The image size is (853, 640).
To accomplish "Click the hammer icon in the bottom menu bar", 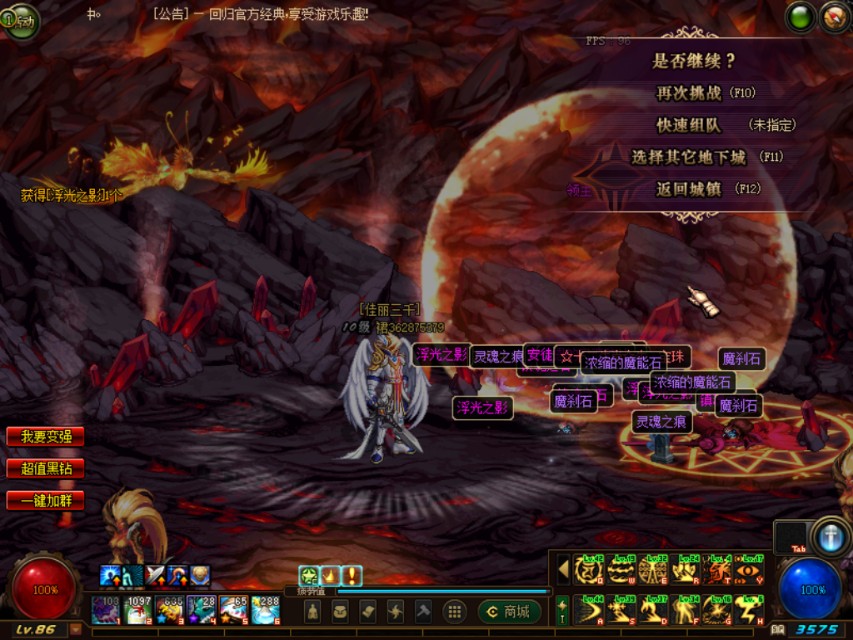I will point(422,611).
